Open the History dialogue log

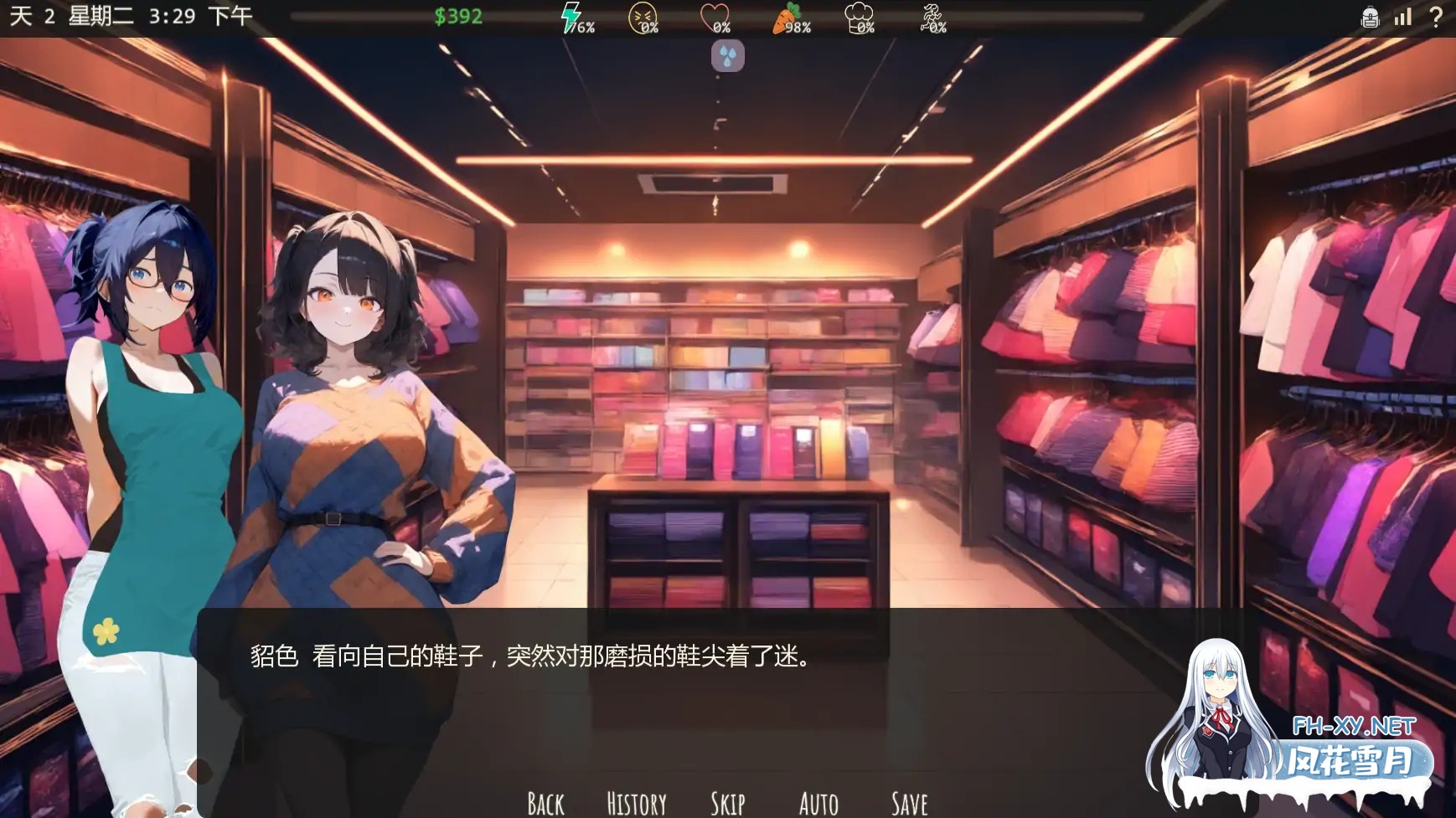[x=636, y=801]
